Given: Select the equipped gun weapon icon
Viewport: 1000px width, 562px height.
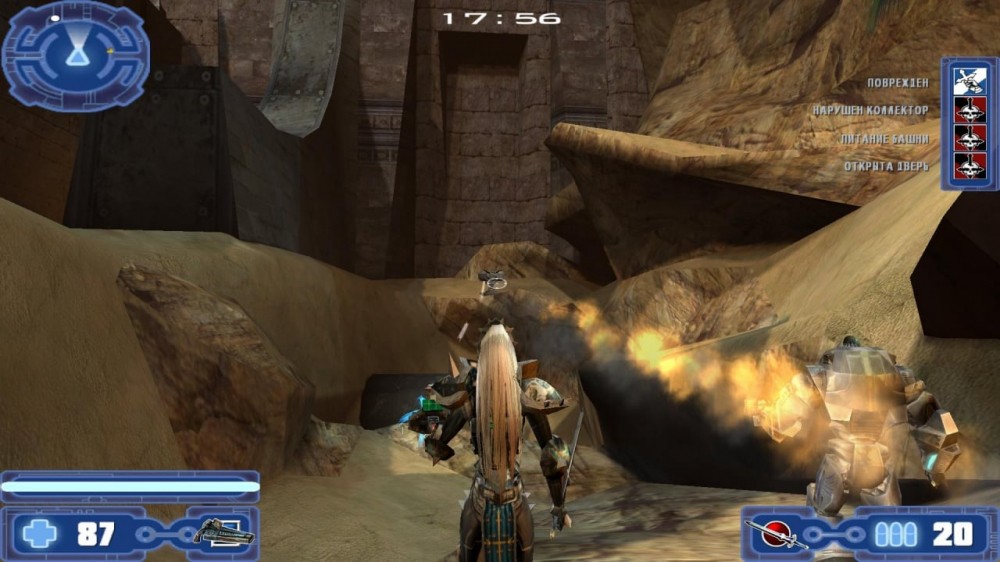Looking at the screenshot, I should point(222,533).
